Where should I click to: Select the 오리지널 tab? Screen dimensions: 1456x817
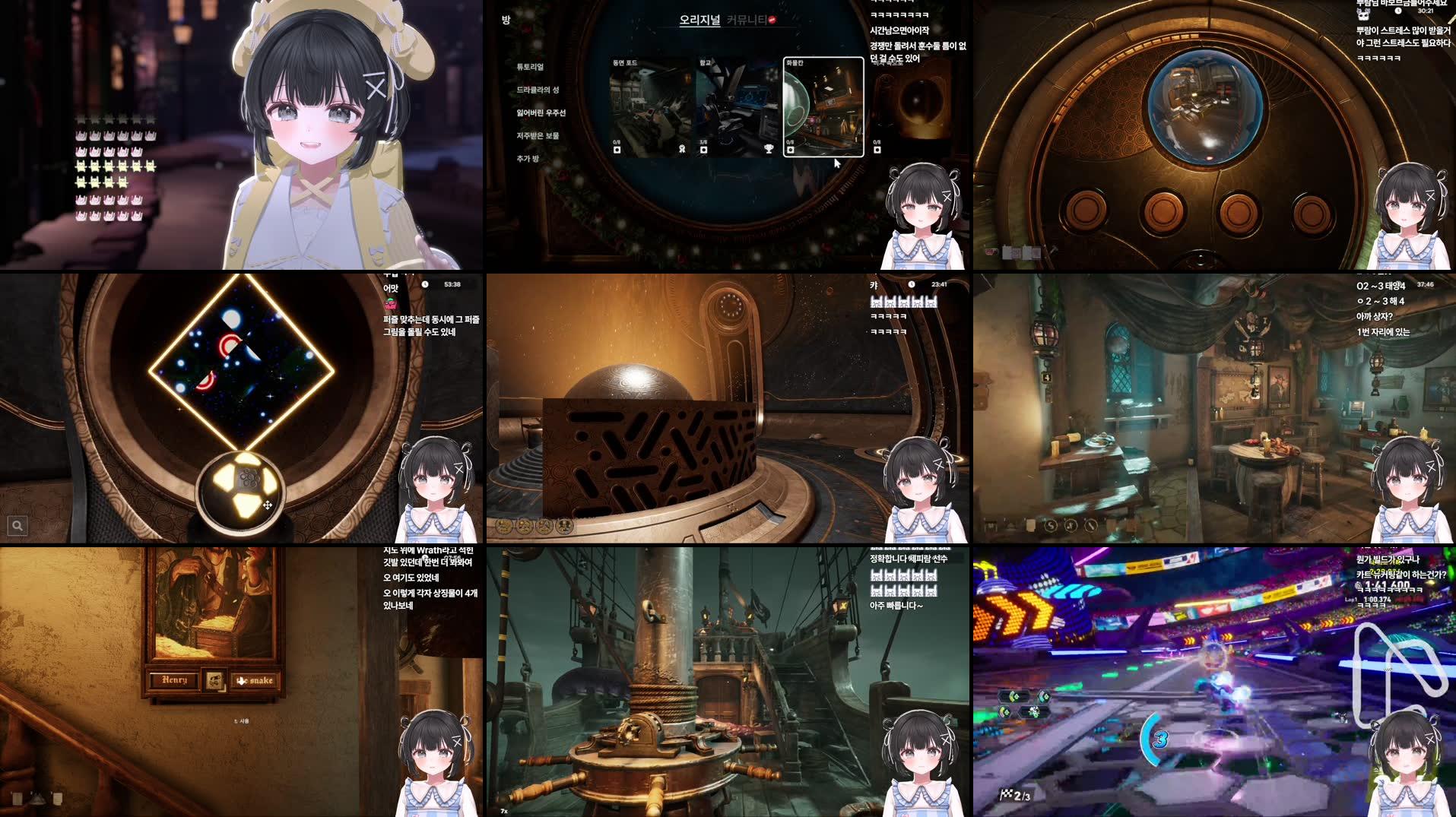pos(699,21)
